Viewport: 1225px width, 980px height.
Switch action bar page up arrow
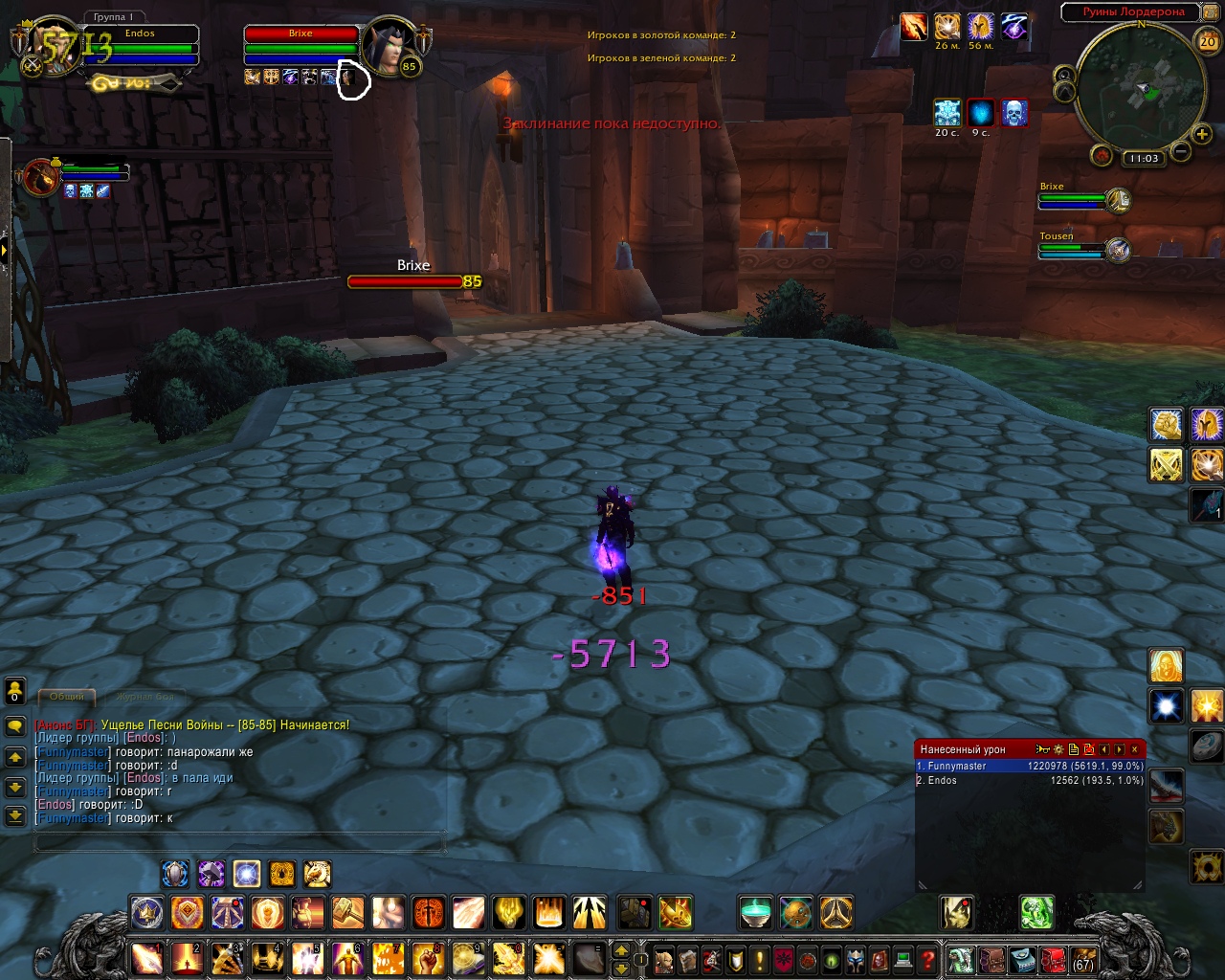(x=620, y=950)
